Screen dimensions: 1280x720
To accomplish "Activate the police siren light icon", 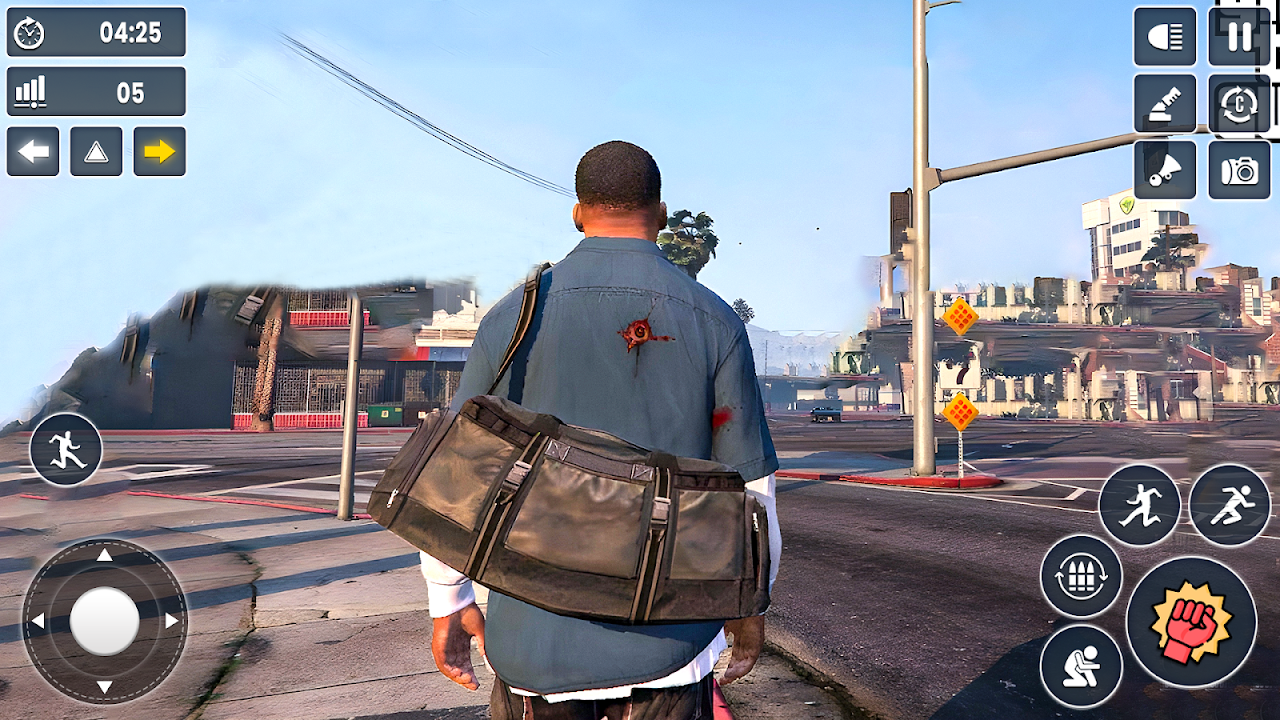I will point(1165,104).
